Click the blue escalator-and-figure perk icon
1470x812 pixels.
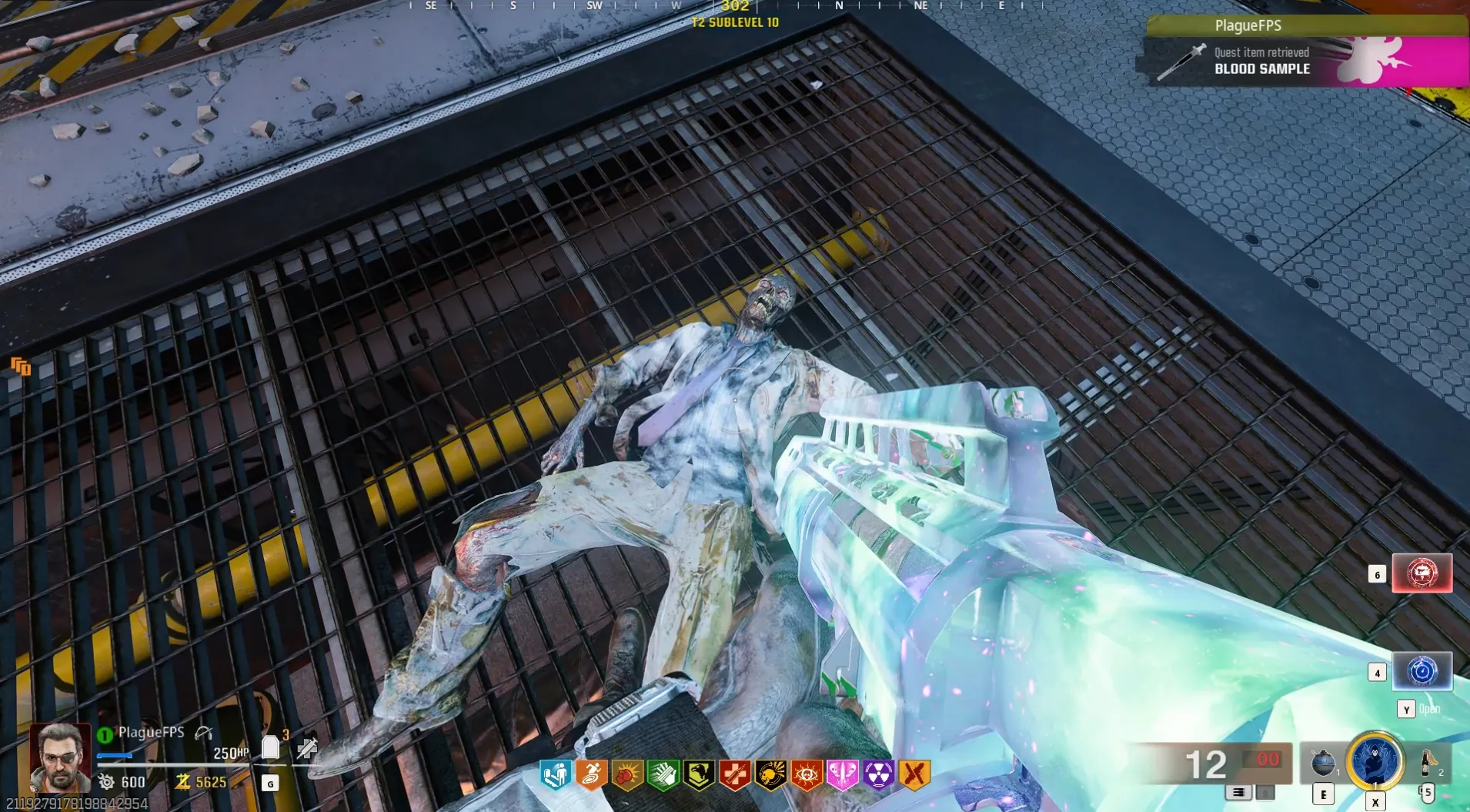pos(555,775)
